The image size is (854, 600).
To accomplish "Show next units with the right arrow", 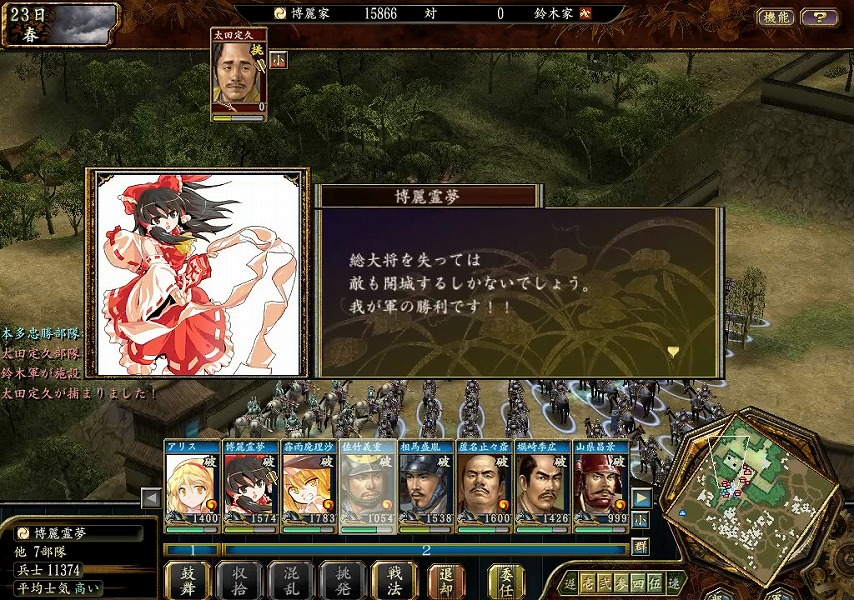I will coord(642,498).
